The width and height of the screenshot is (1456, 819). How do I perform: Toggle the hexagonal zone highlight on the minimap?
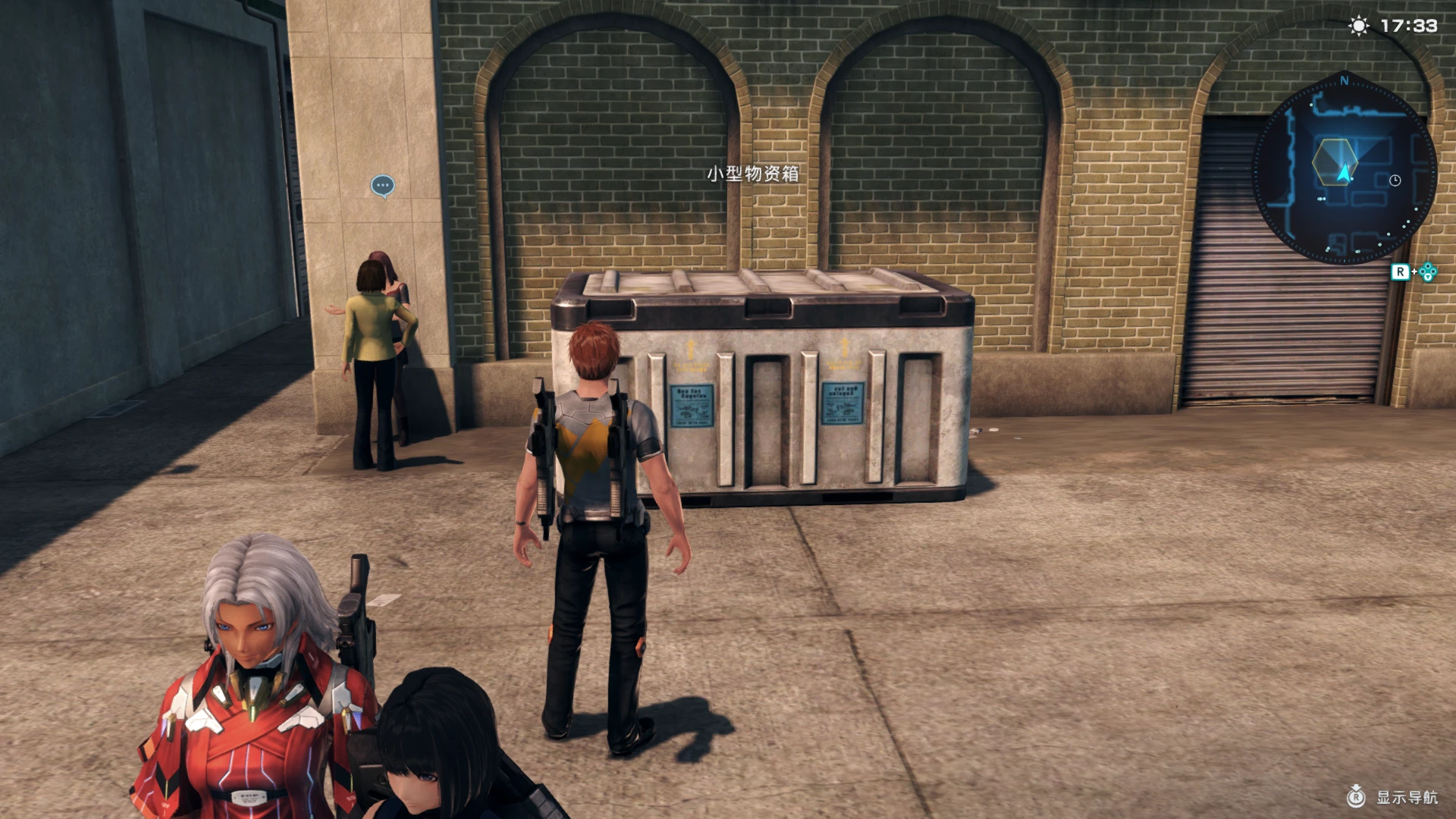tap(1335, 162)
